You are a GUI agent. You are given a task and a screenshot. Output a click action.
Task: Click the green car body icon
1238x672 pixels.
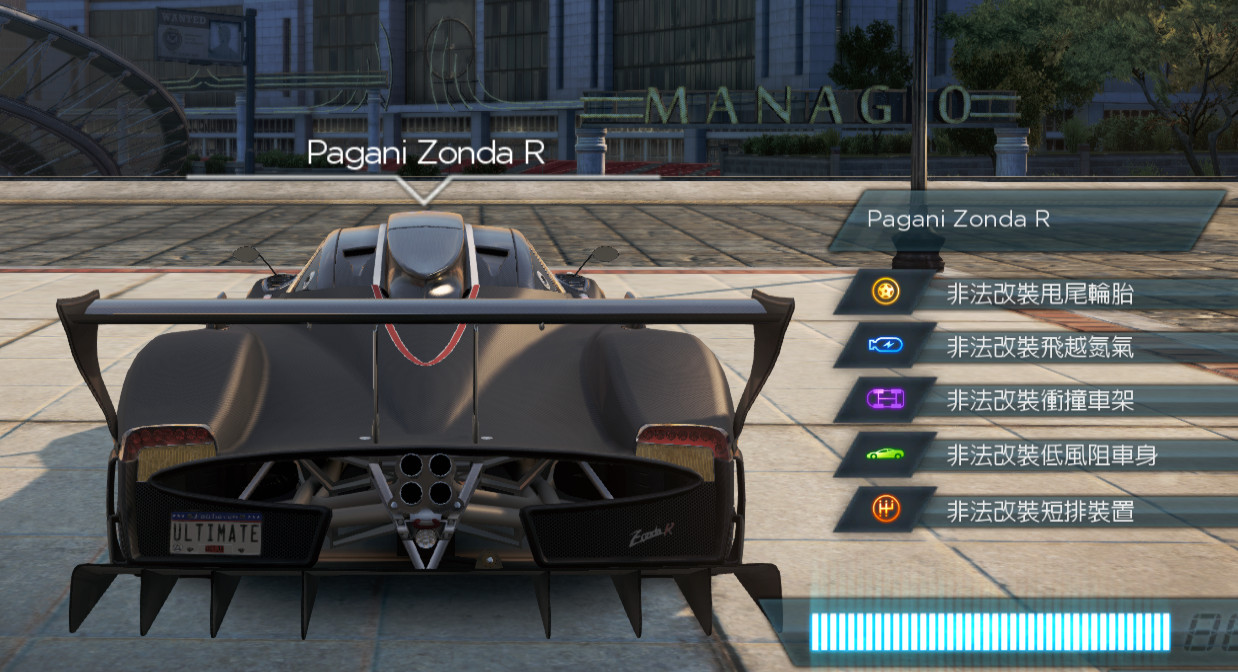(885, 455)
